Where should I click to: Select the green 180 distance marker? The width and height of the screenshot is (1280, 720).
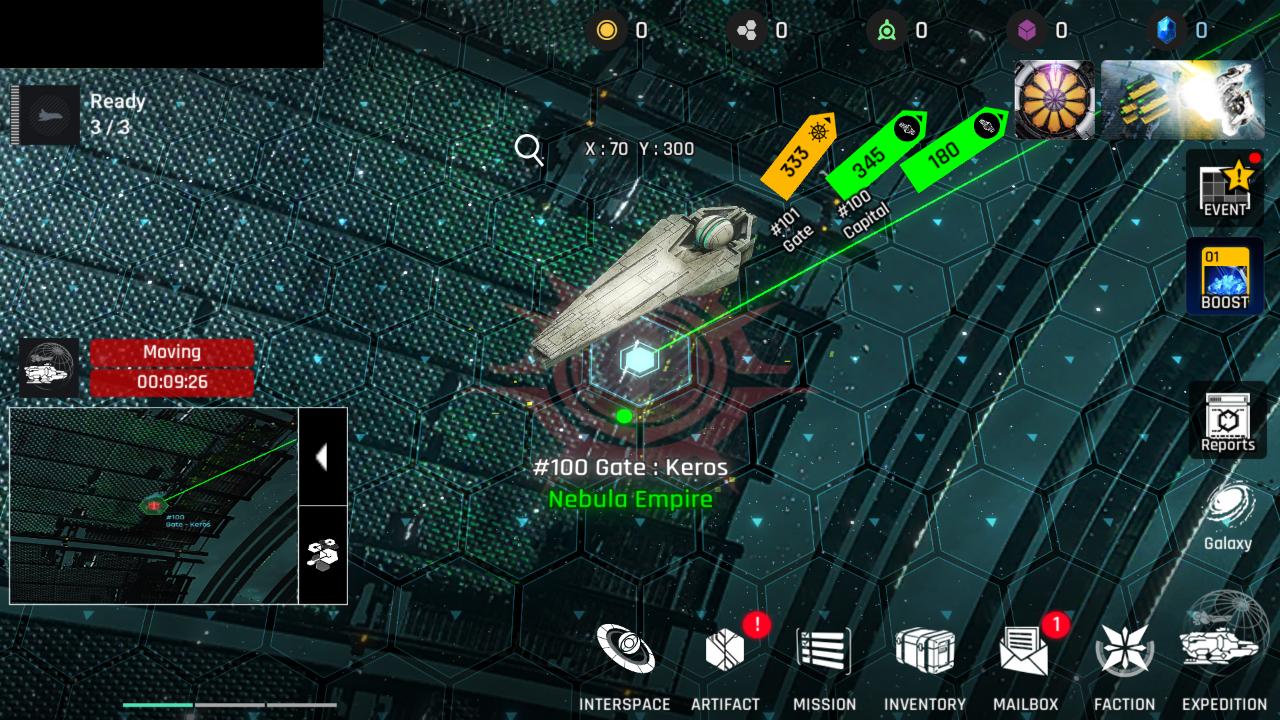(952, 148)
